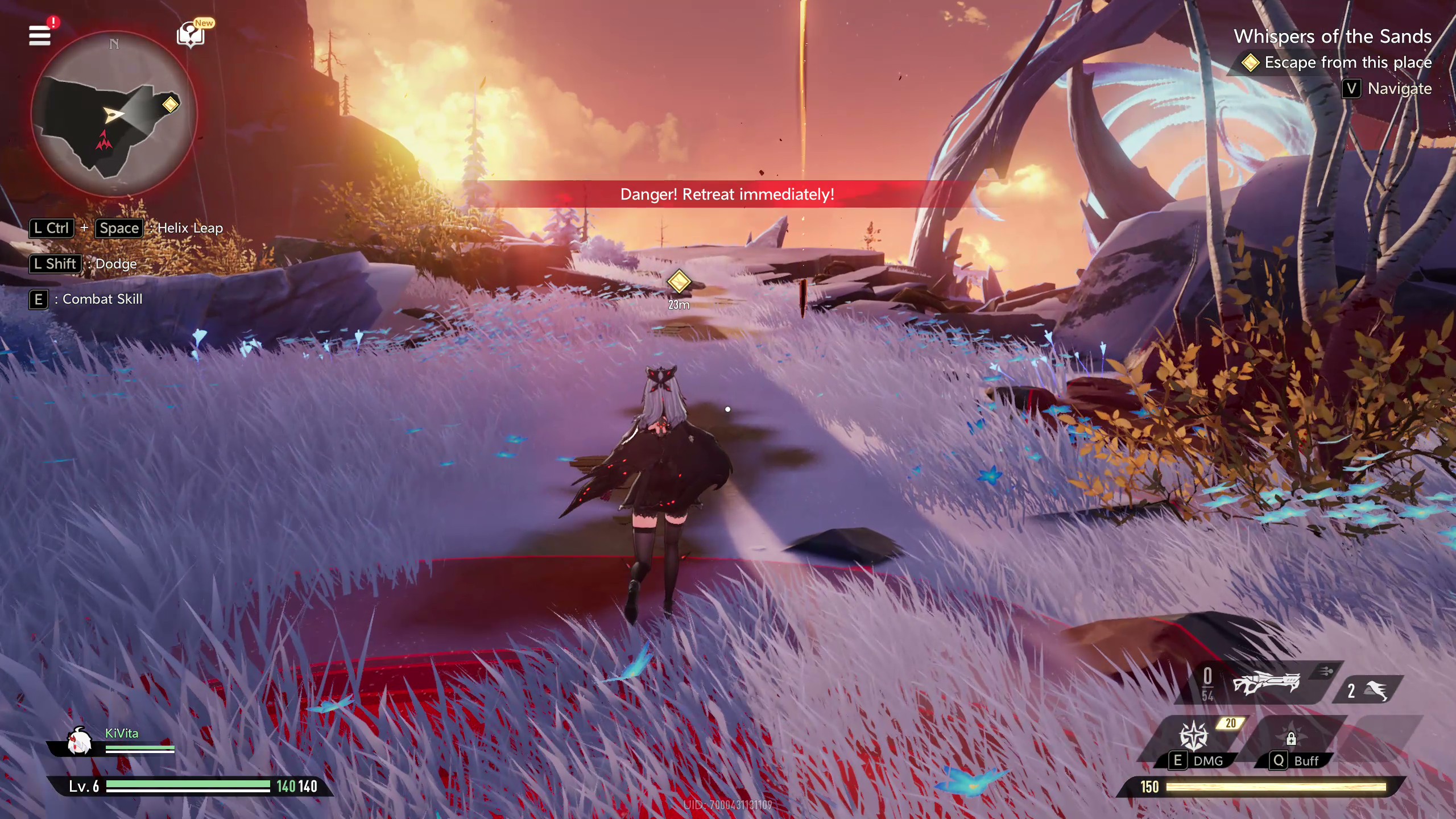Open the Whispers of the Sands quest tracker
1456x819 pixels.
[1332, 36]
